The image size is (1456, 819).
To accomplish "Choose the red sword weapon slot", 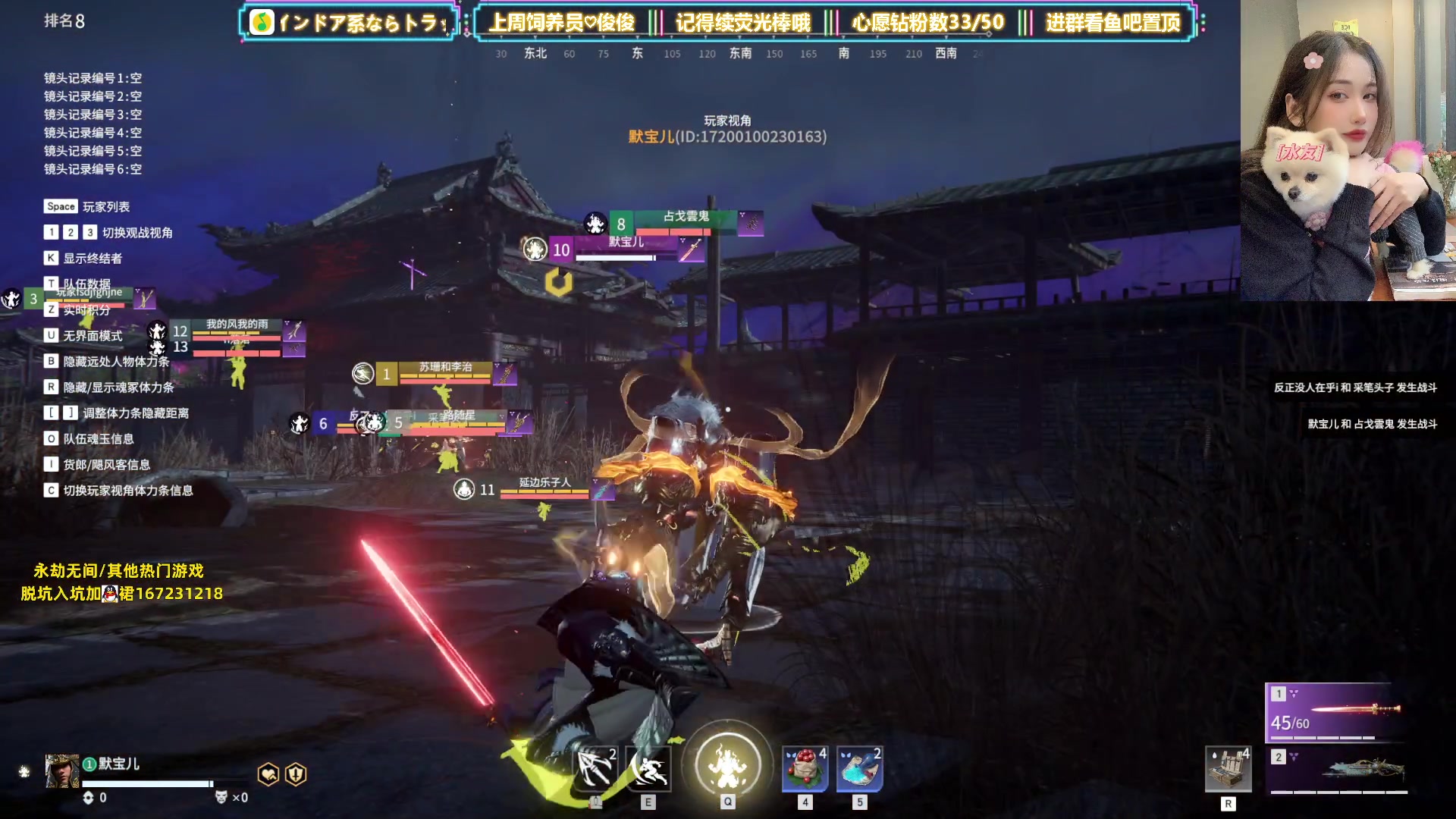I will (x=1336, y=711).
